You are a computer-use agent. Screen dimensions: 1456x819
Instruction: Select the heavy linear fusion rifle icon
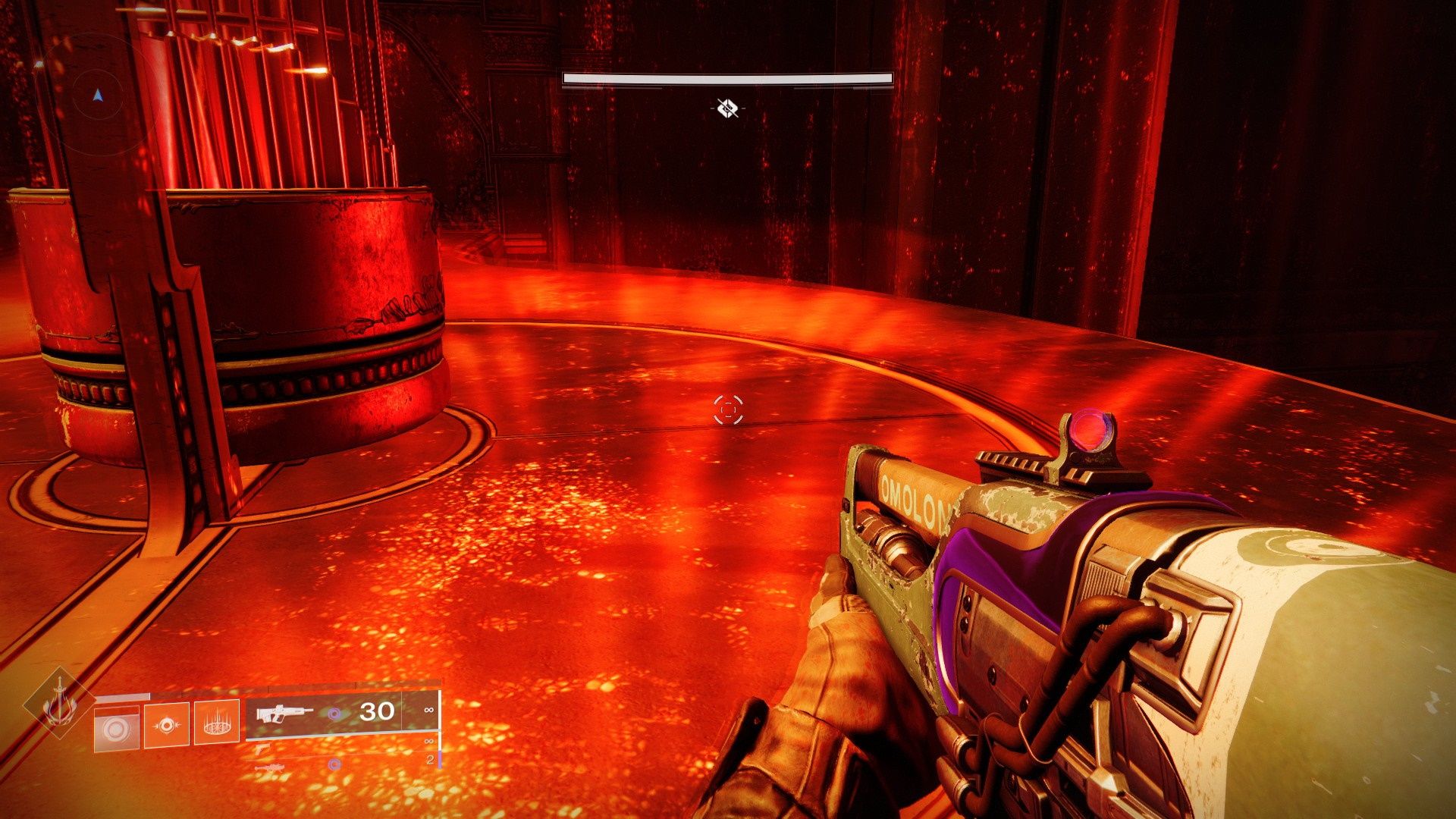[271, 768]
